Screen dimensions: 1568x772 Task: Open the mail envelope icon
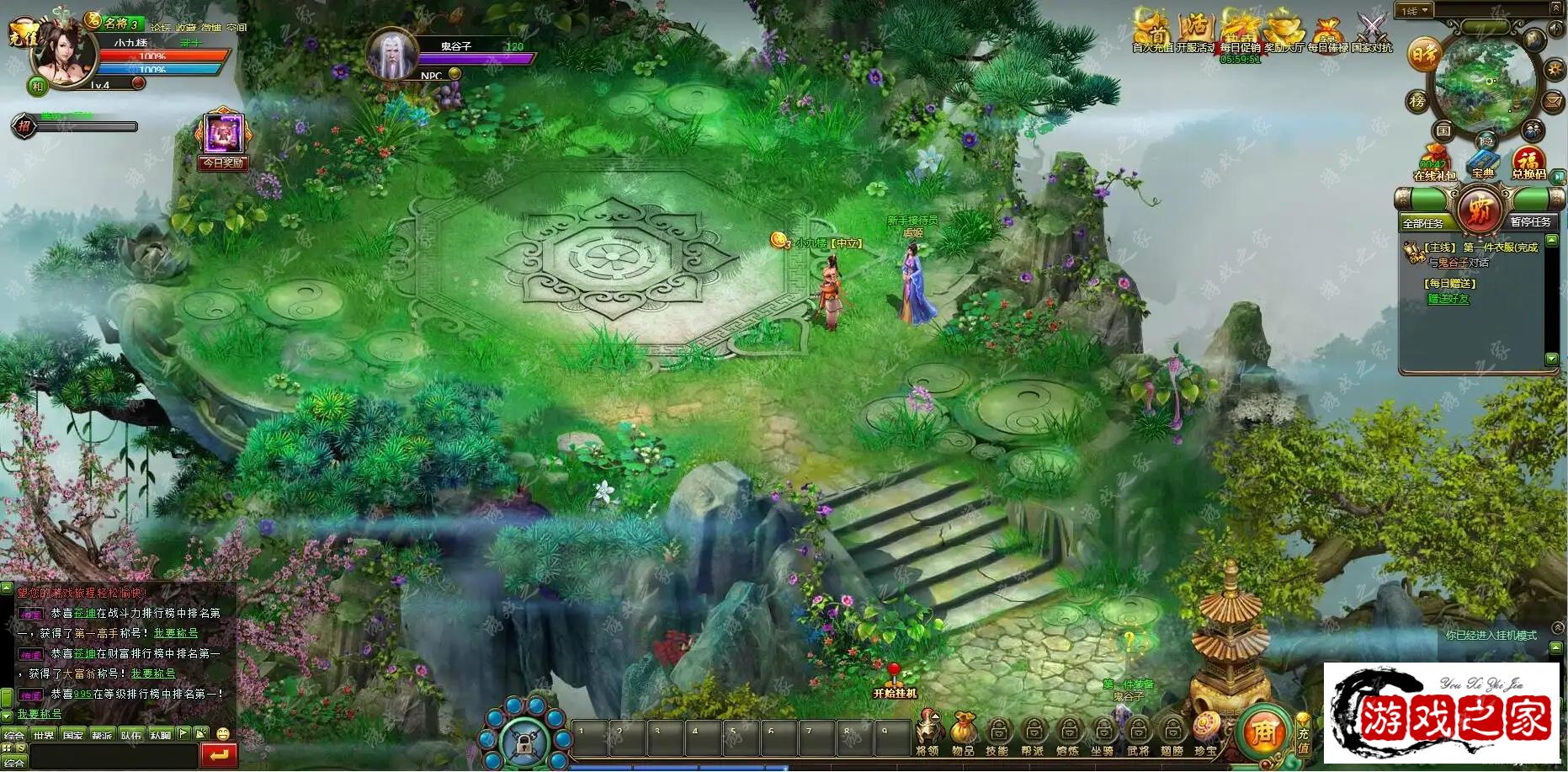click(1553, 101)
